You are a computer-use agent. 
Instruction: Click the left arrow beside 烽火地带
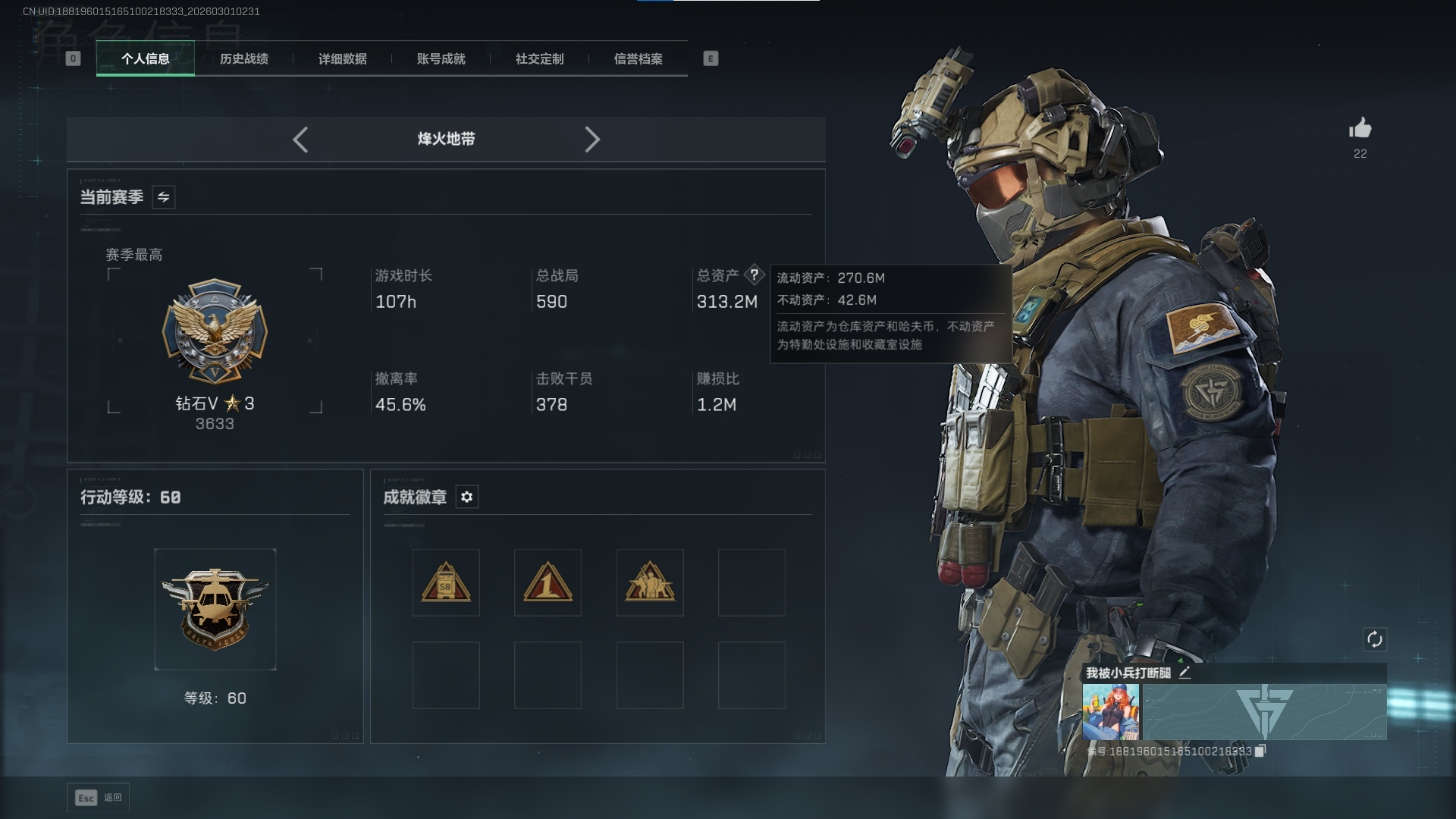click(300, 140)
